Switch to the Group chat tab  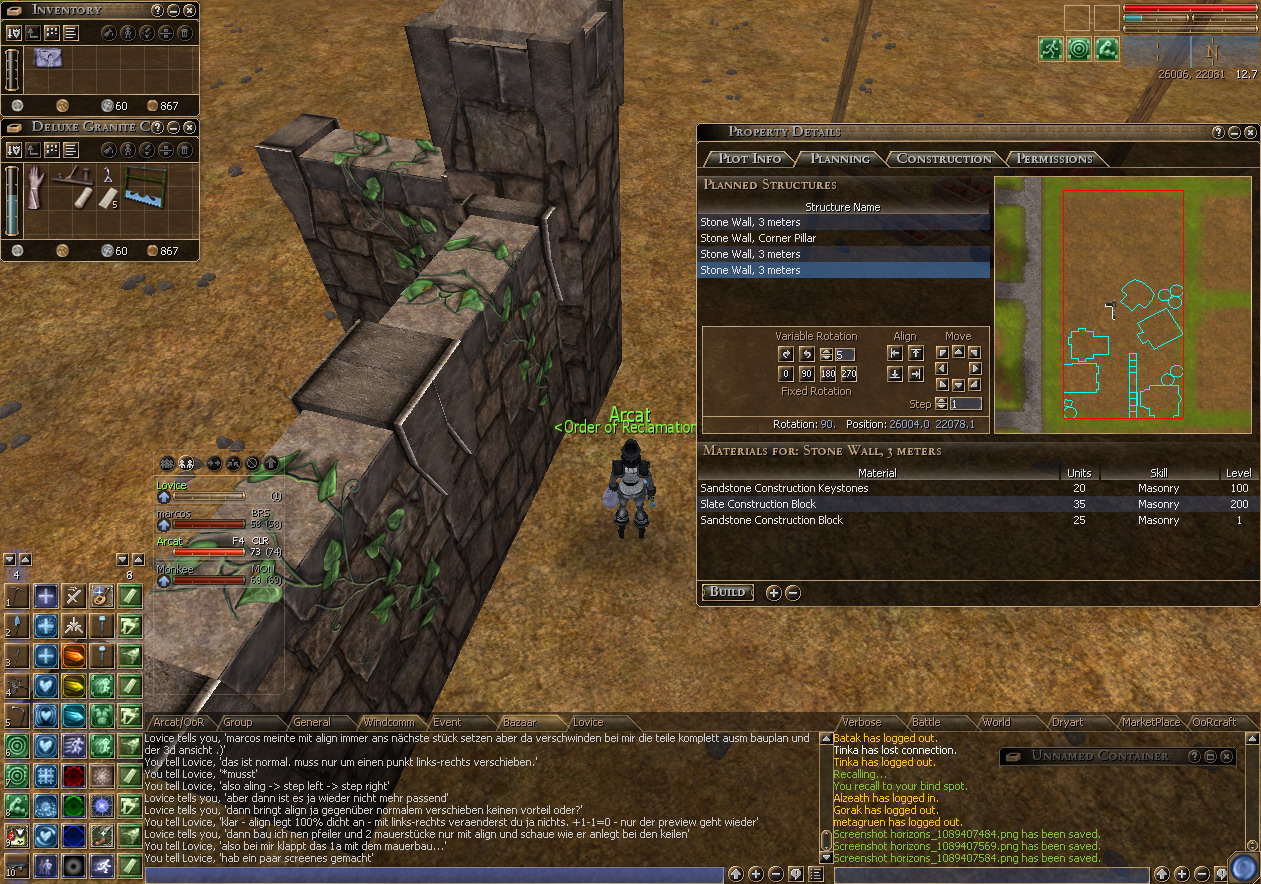click(x=237, y=722)
